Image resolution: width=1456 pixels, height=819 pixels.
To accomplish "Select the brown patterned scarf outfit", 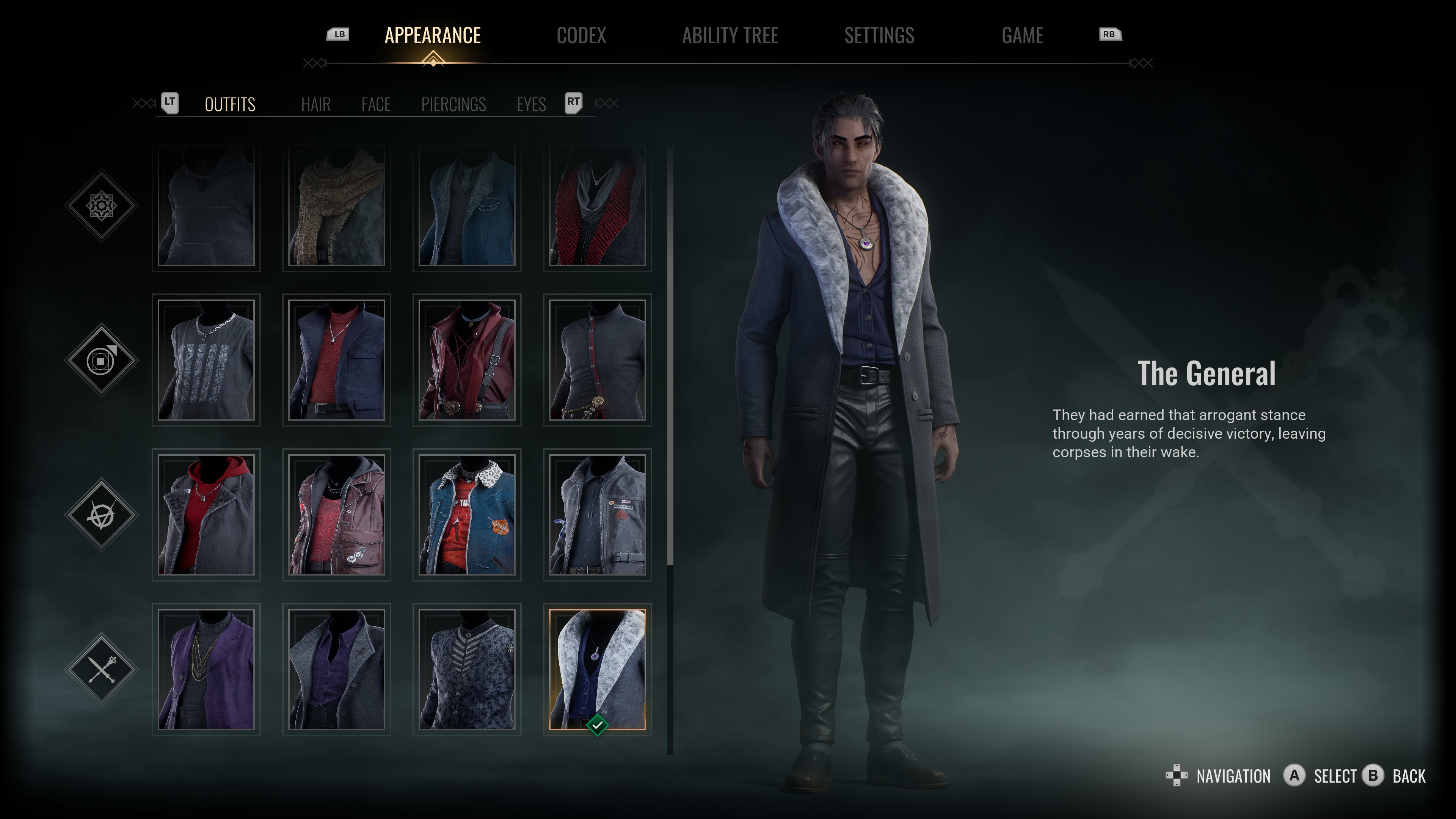I will pyautogui.click(x=336, y=206).
